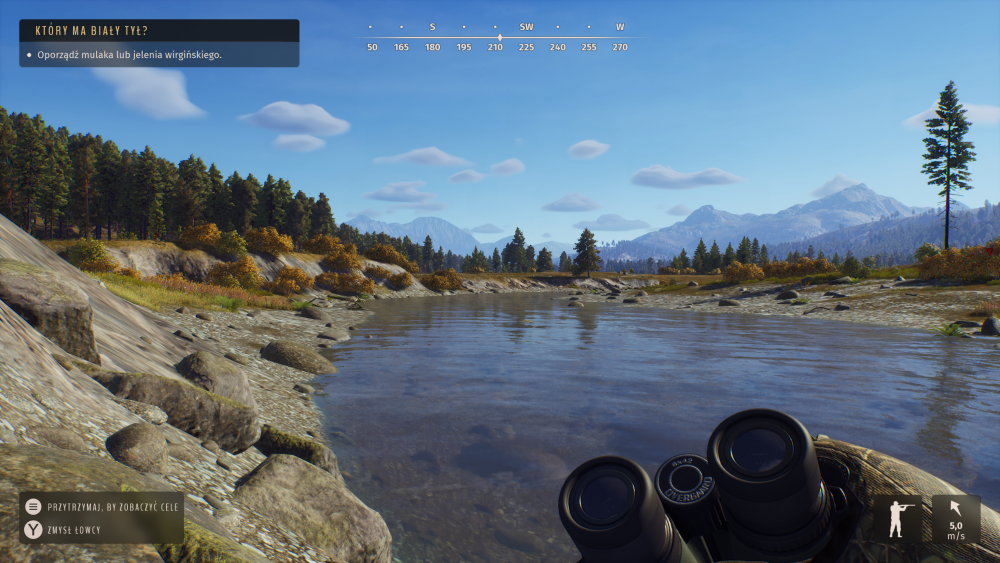Open the 'Który ma biały tył?' quest tracker

coord(158,31)
